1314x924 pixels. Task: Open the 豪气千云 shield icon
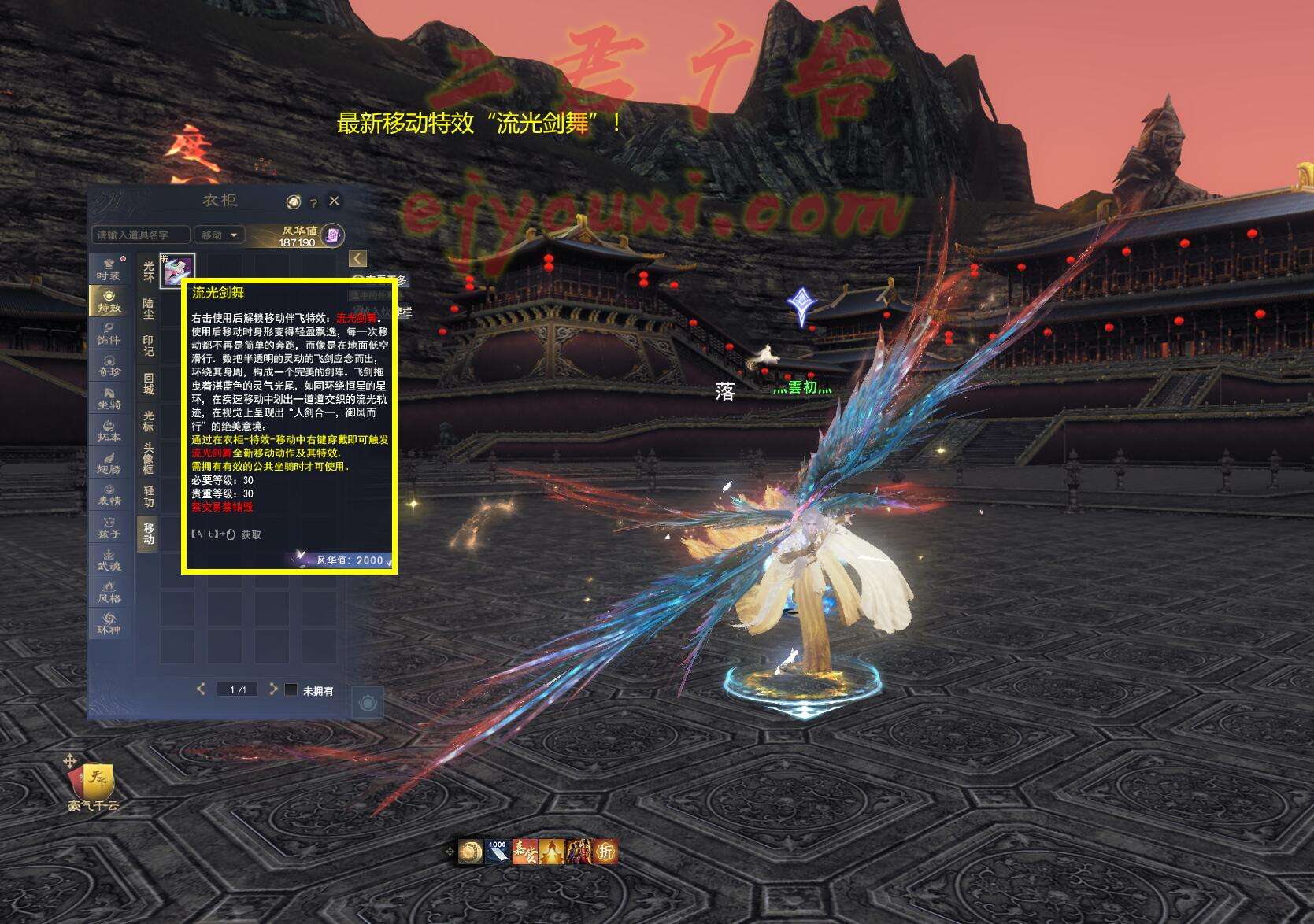pyautogui.click(x=93, y=782)
